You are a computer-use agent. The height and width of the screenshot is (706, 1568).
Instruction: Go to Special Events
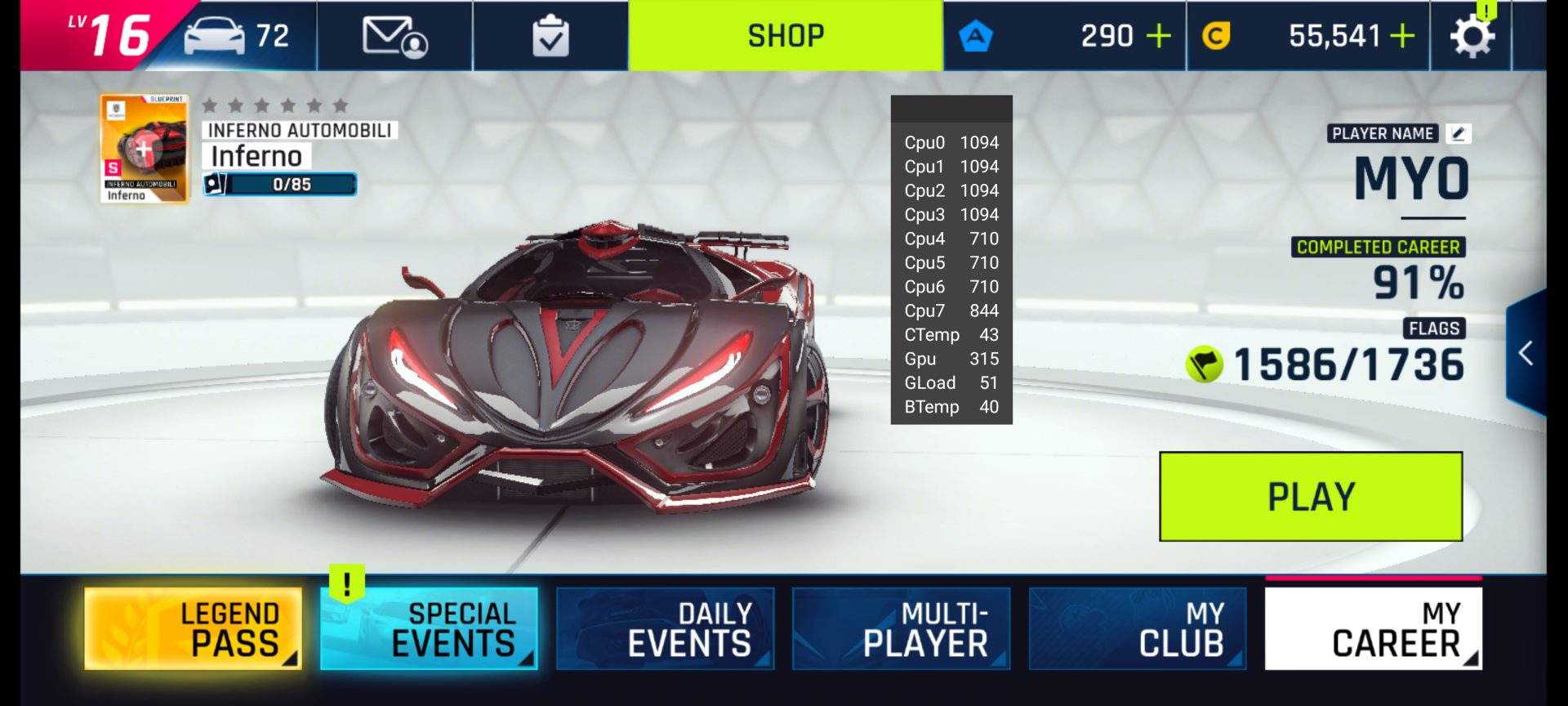point(429,628)
